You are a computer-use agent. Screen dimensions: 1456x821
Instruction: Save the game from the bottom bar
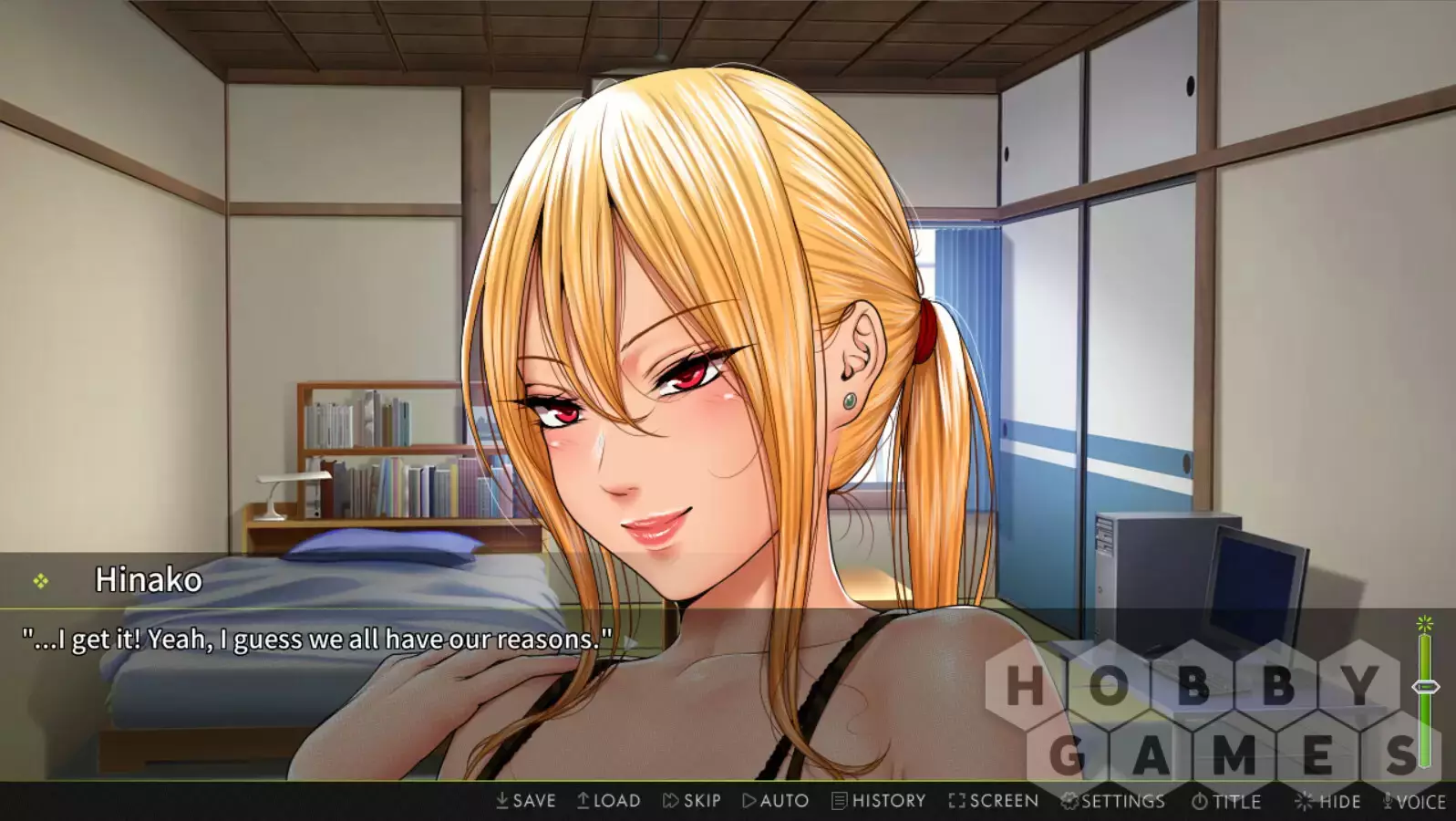coord(525,801)
